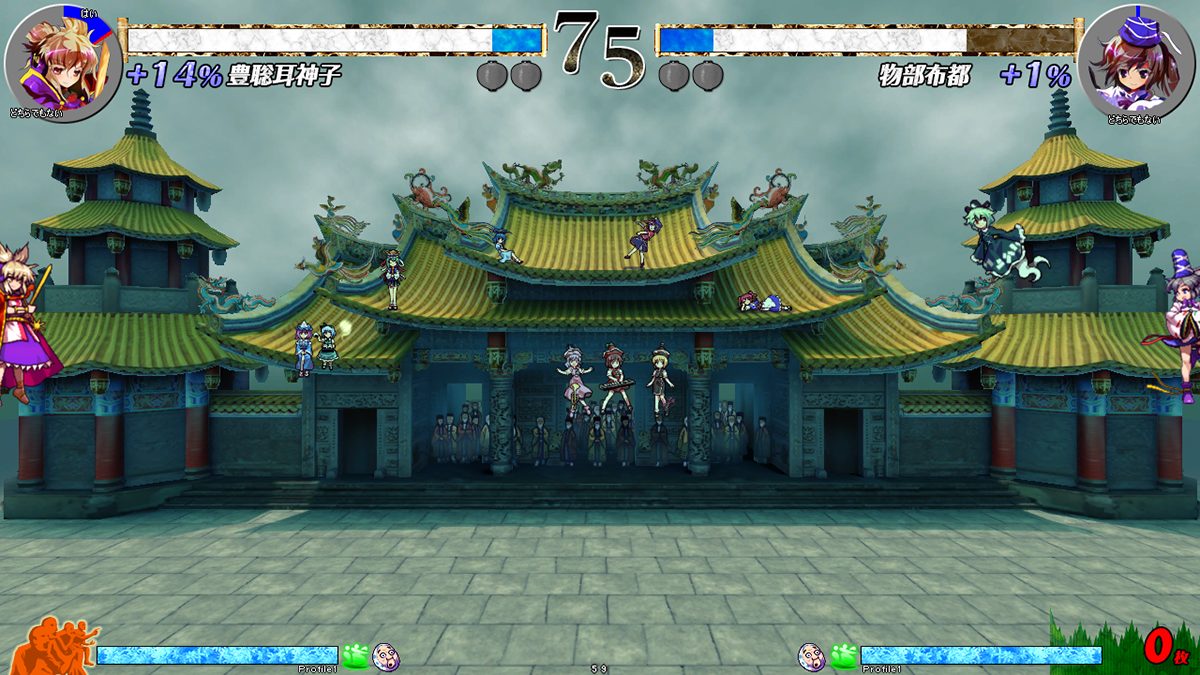Click the green item icon beside Futo's spirit gauge
Image resolution: width=1200 pixels, height=675 pixels.
click(x=843, y=656)
